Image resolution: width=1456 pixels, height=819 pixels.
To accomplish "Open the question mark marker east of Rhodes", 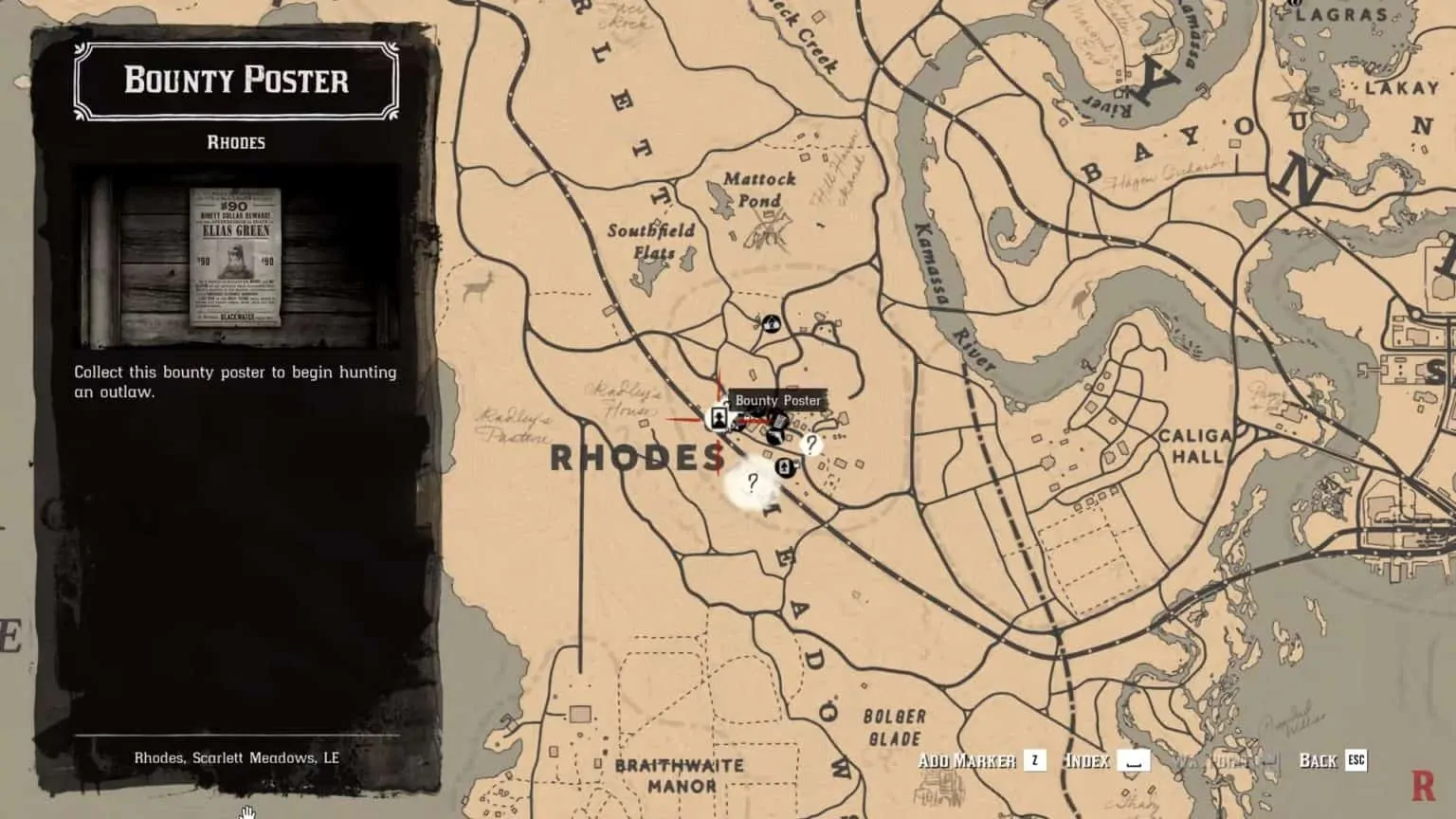I will [810, 445].
